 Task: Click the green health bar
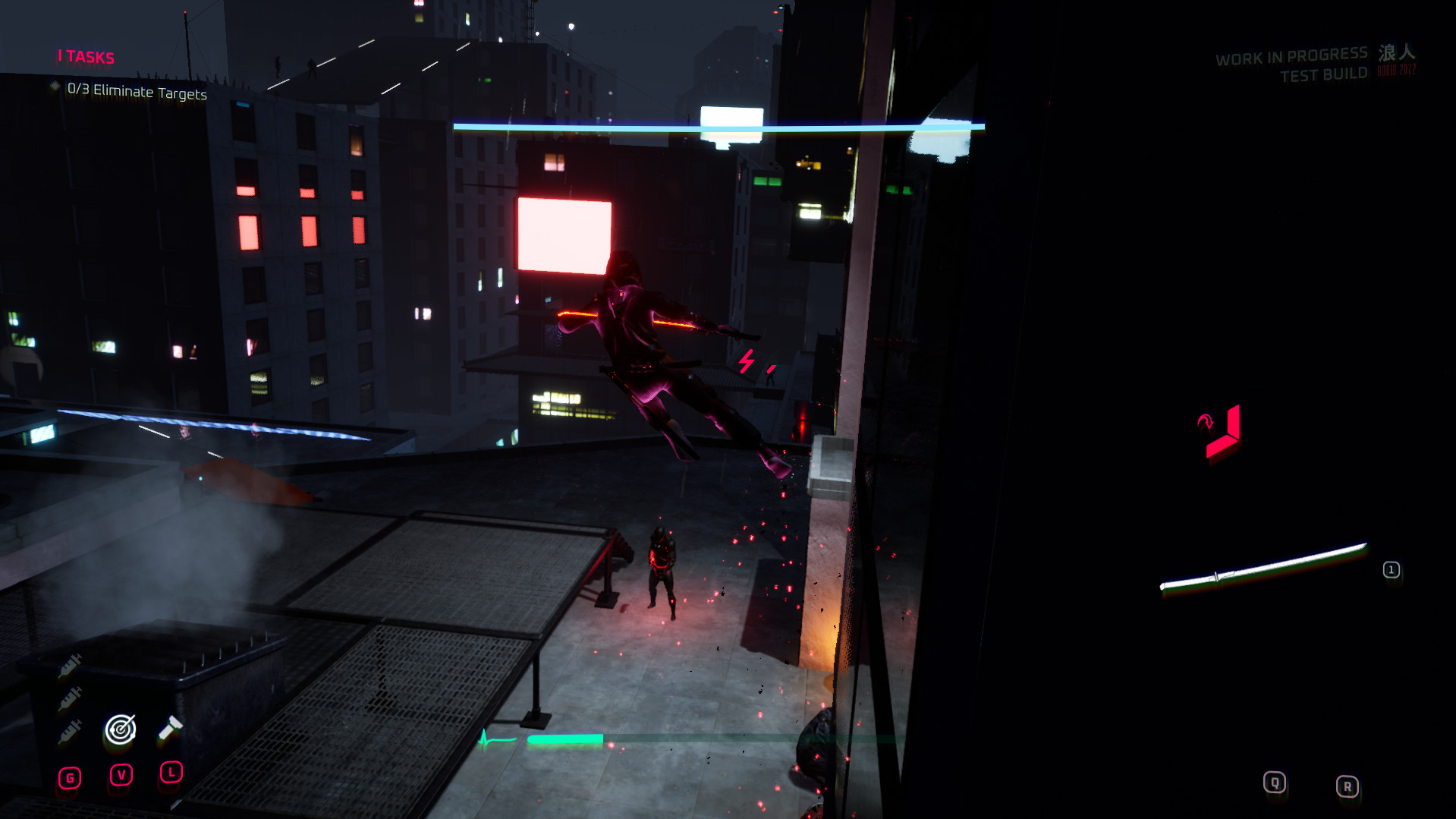pyautogui.click(x=565, y=736)
